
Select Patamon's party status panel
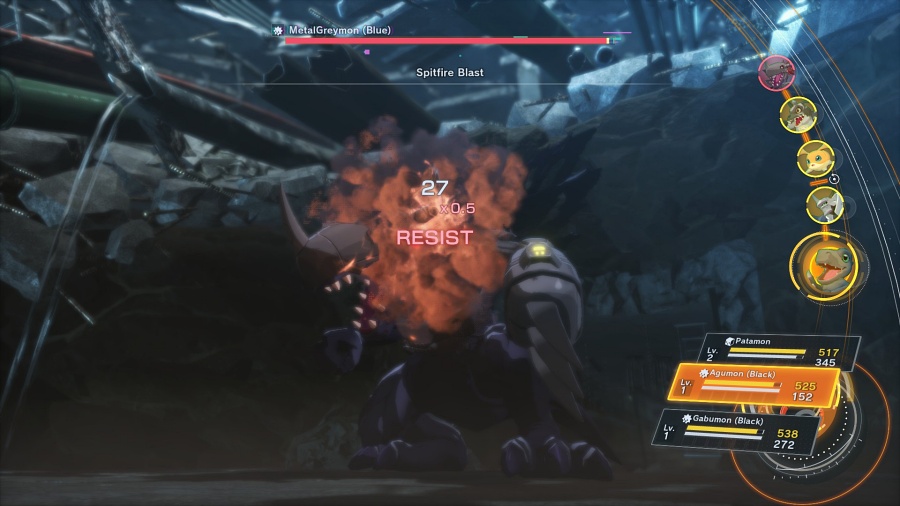point(780,351)
